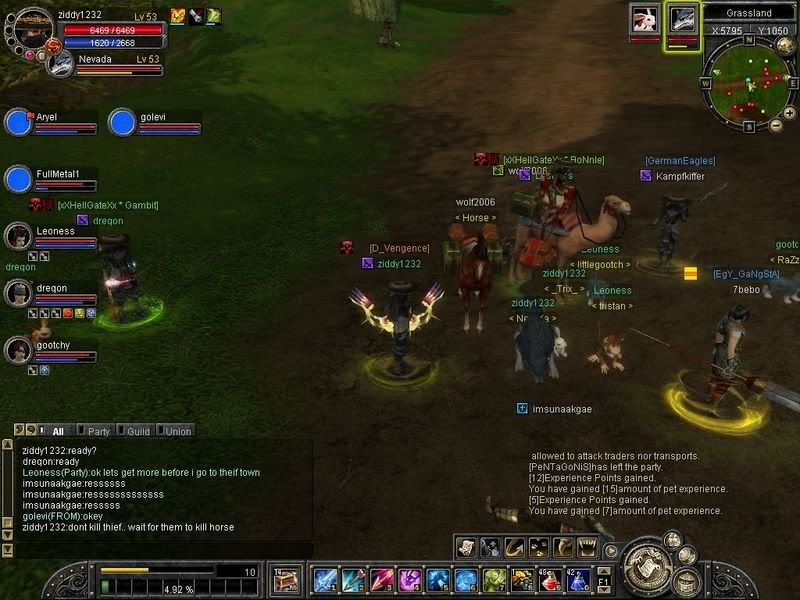Switch chat to the Party tab
The height and width of the screenshot is (600, 800).
pyautogui.click(x=97, y=431)
